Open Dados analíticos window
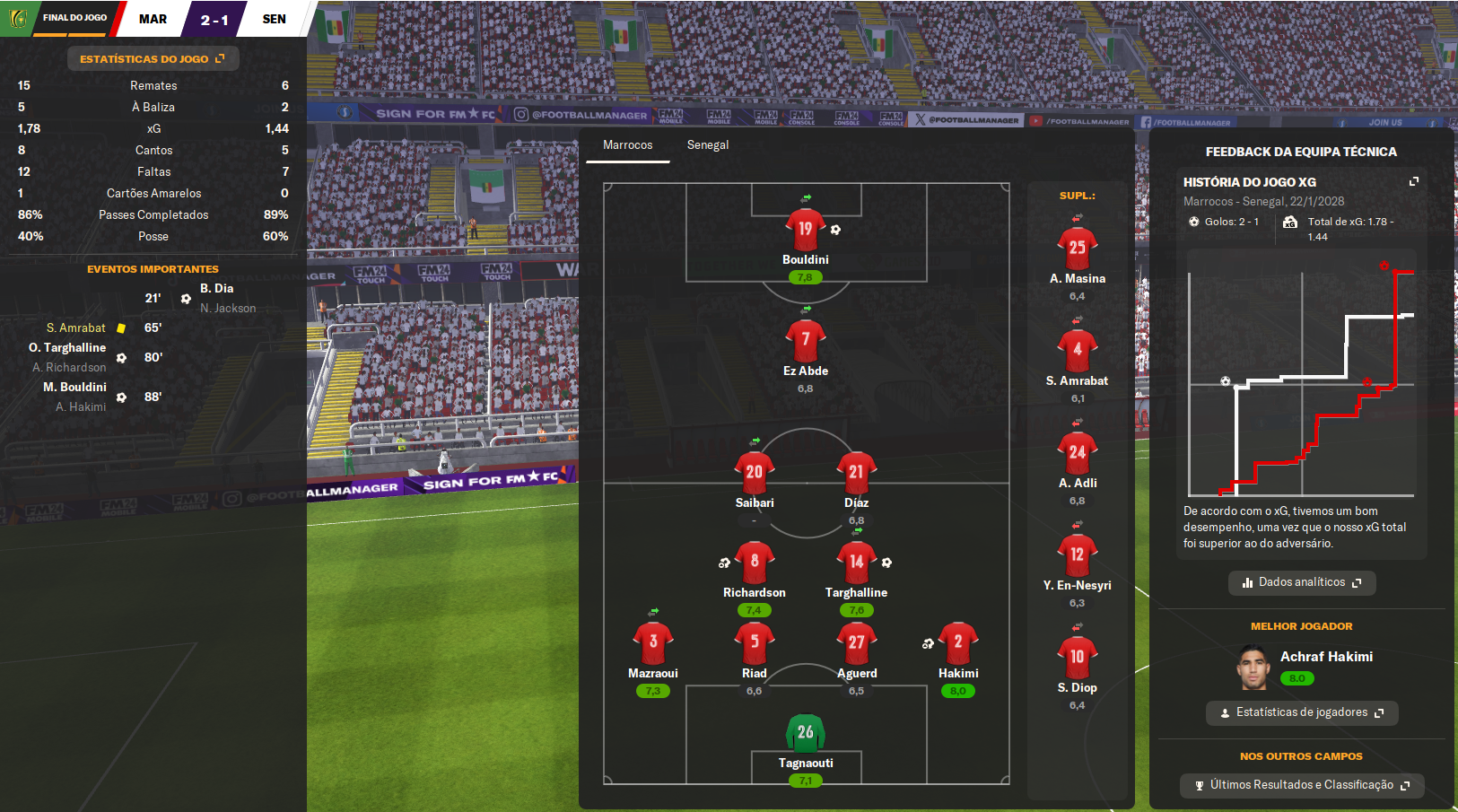 pyautogui.click(x=1301, y=582)
